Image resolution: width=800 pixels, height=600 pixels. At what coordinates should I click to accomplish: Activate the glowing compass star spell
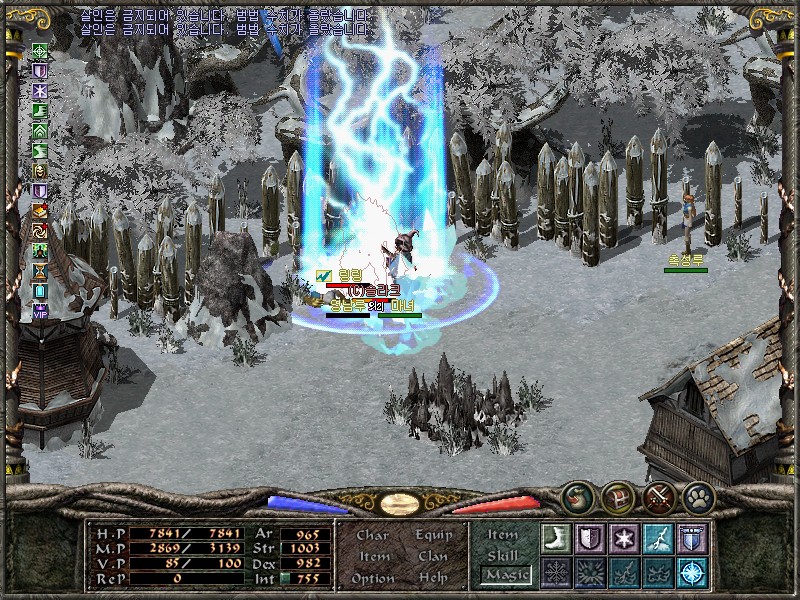[x=692, y=573]
